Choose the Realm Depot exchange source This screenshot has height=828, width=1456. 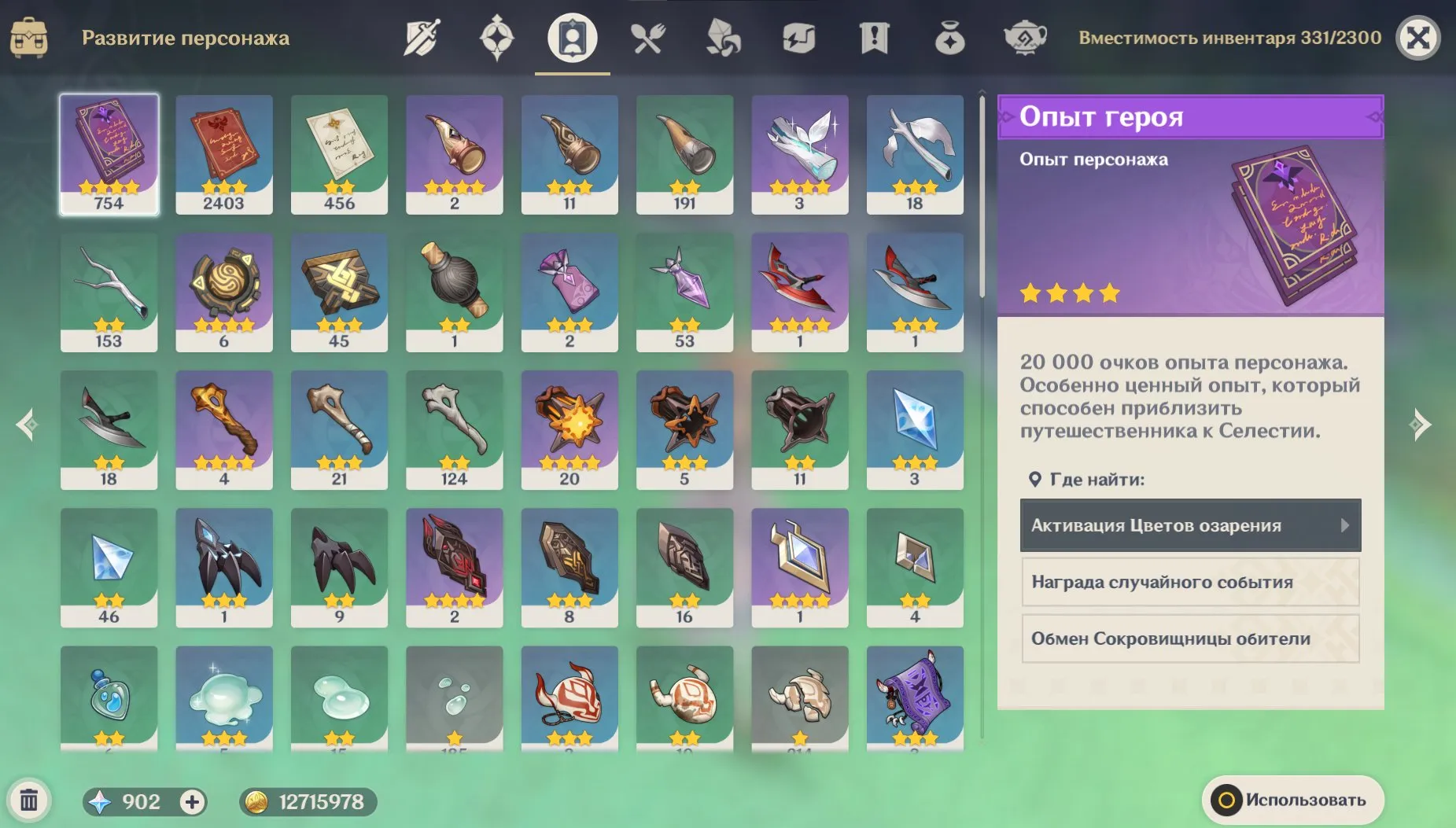[1190, 638]
